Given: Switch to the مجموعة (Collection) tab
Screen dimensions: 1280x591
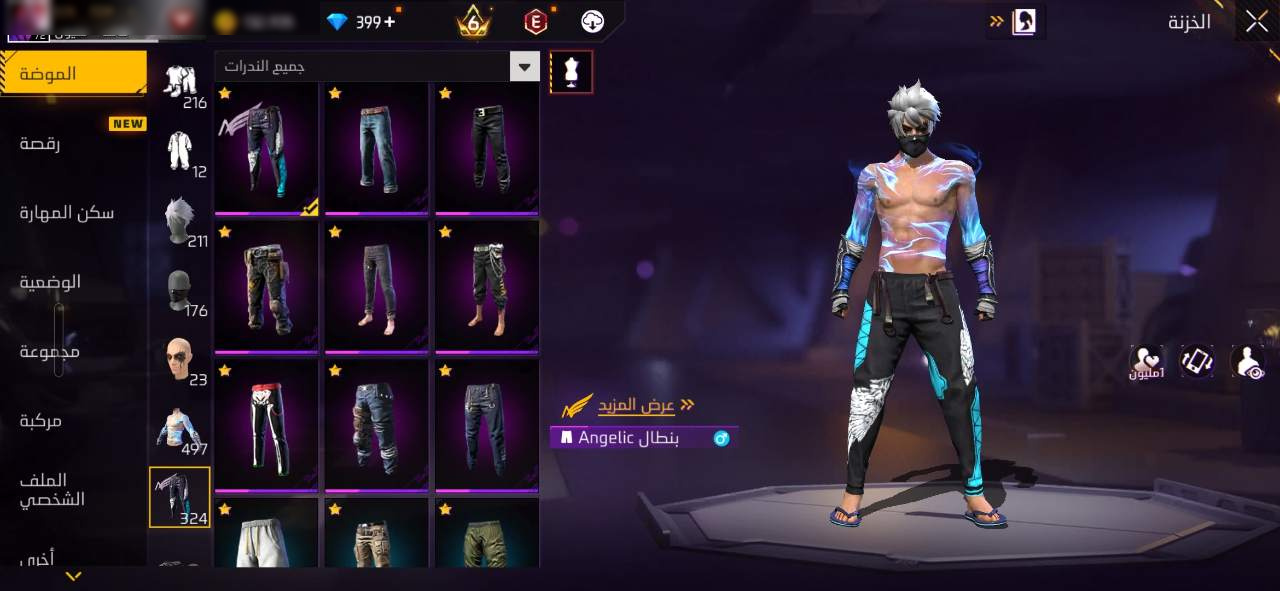Looking at the screenshot, I should click(x=50, y=352).
